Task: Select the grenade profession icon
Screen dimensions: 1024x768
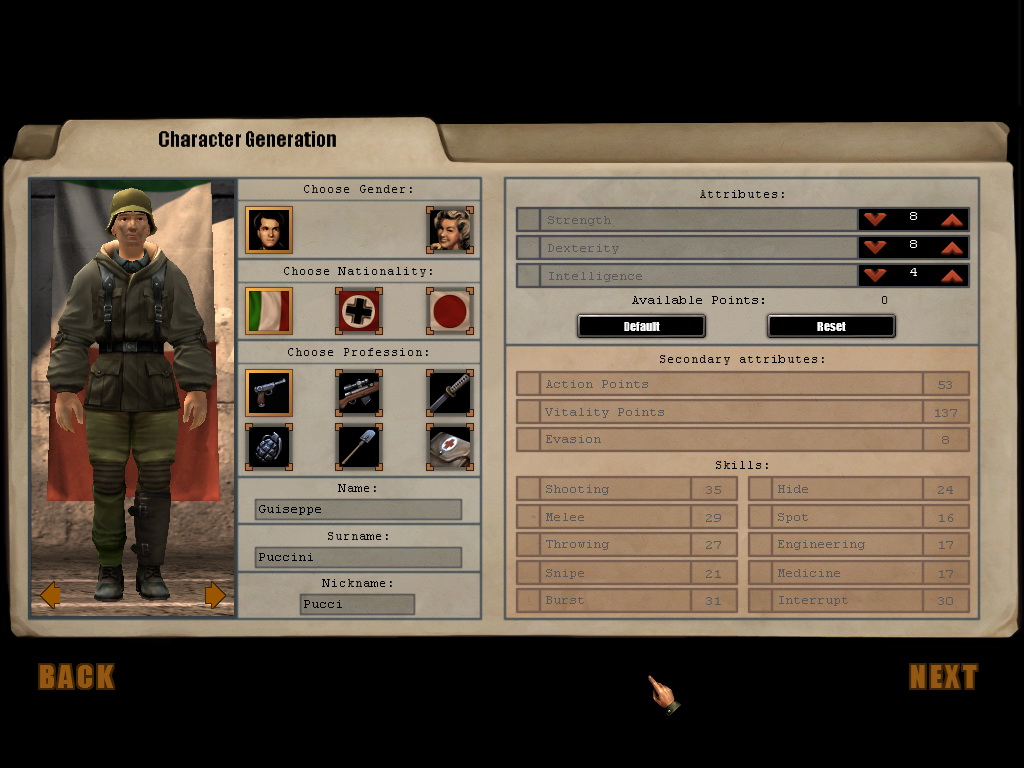Action: point(269,447)
